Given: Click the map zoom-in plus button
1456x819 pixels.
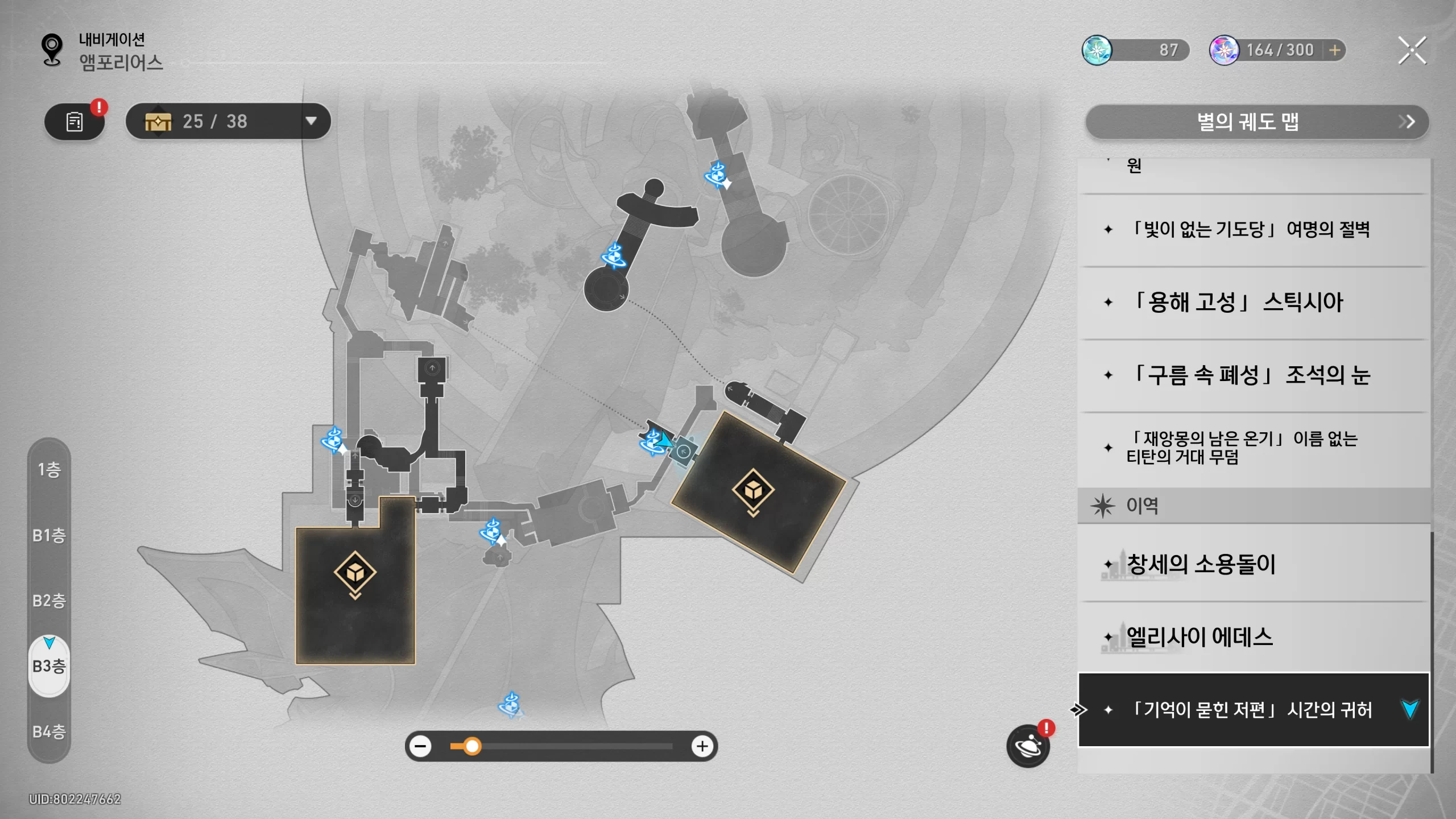Looking at the screenshot, I should coord(702,746).
